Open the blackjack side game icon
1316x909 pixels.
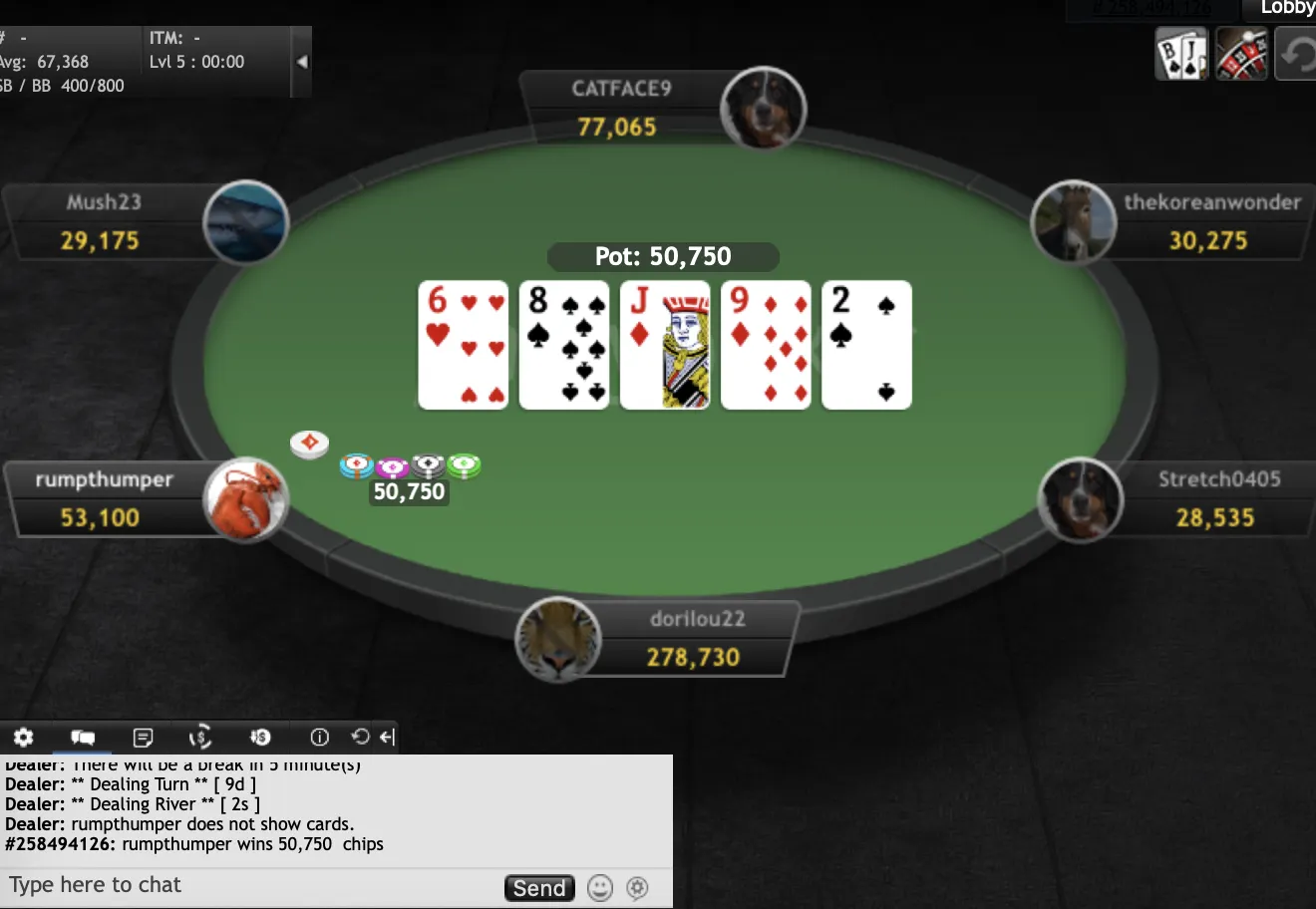click(x=1181, y=55)
